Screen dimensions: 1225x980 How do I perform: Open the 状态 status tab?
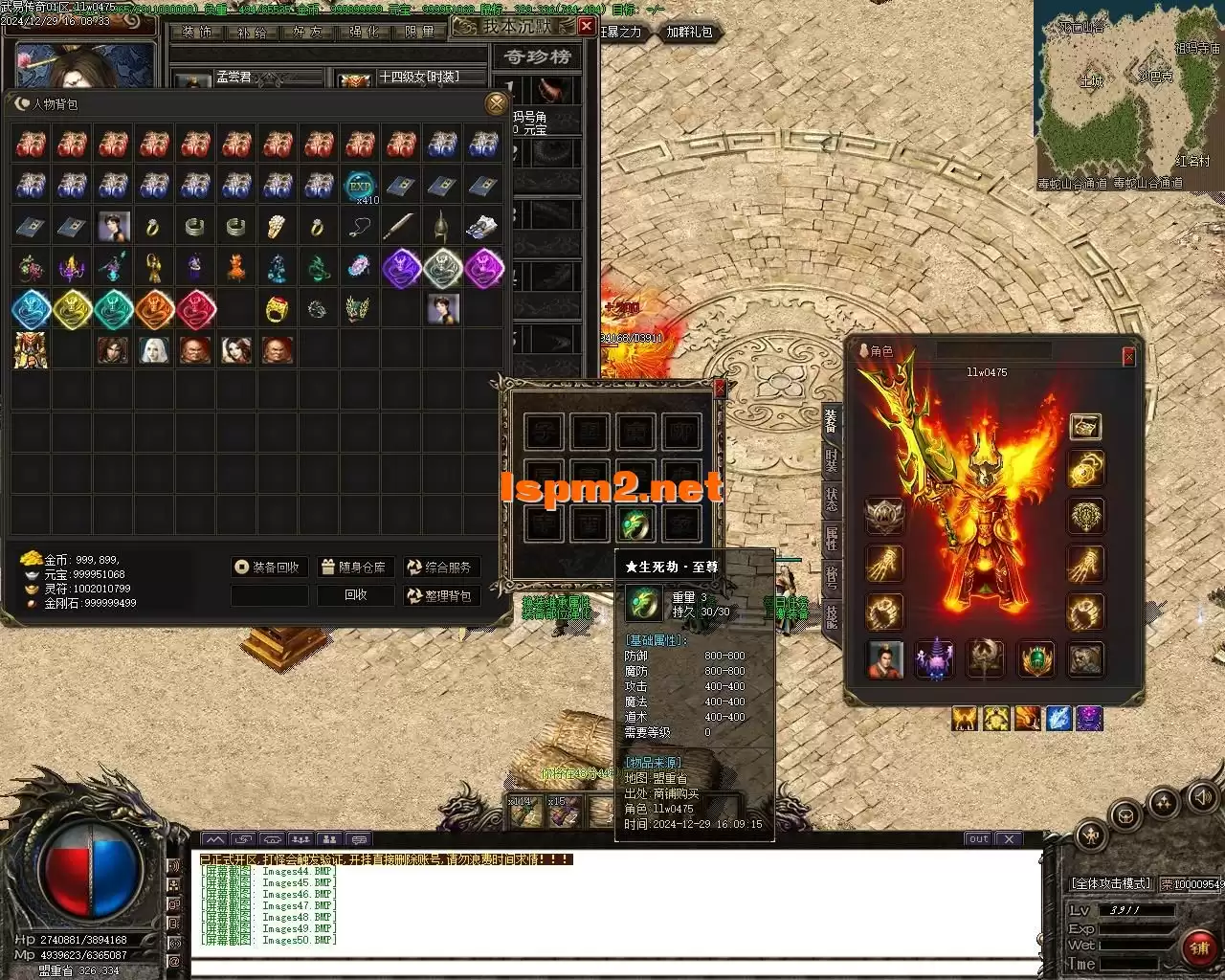[831, 501]
